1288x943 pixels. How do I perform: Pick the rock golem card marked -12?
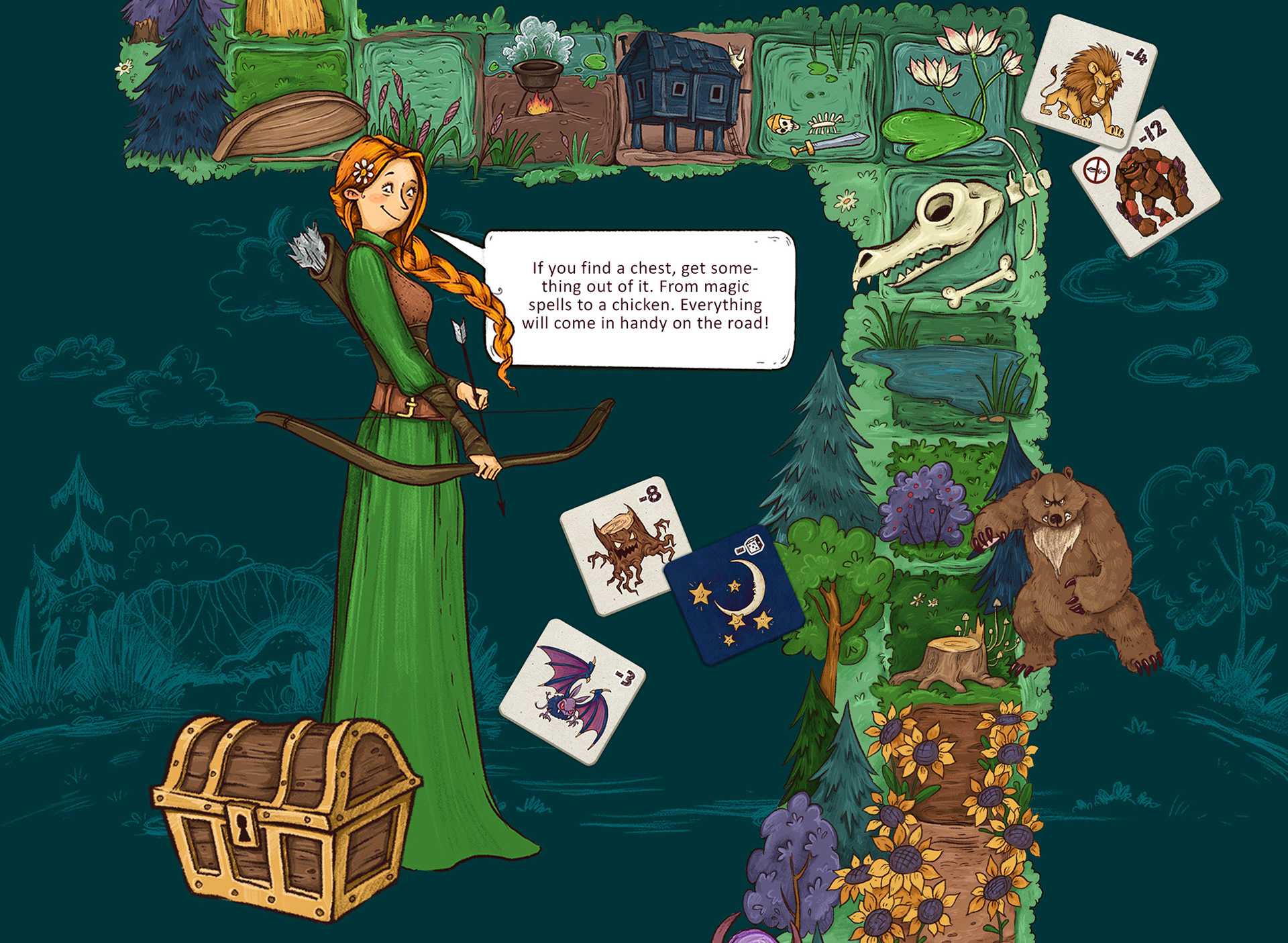click(1146, 183)
